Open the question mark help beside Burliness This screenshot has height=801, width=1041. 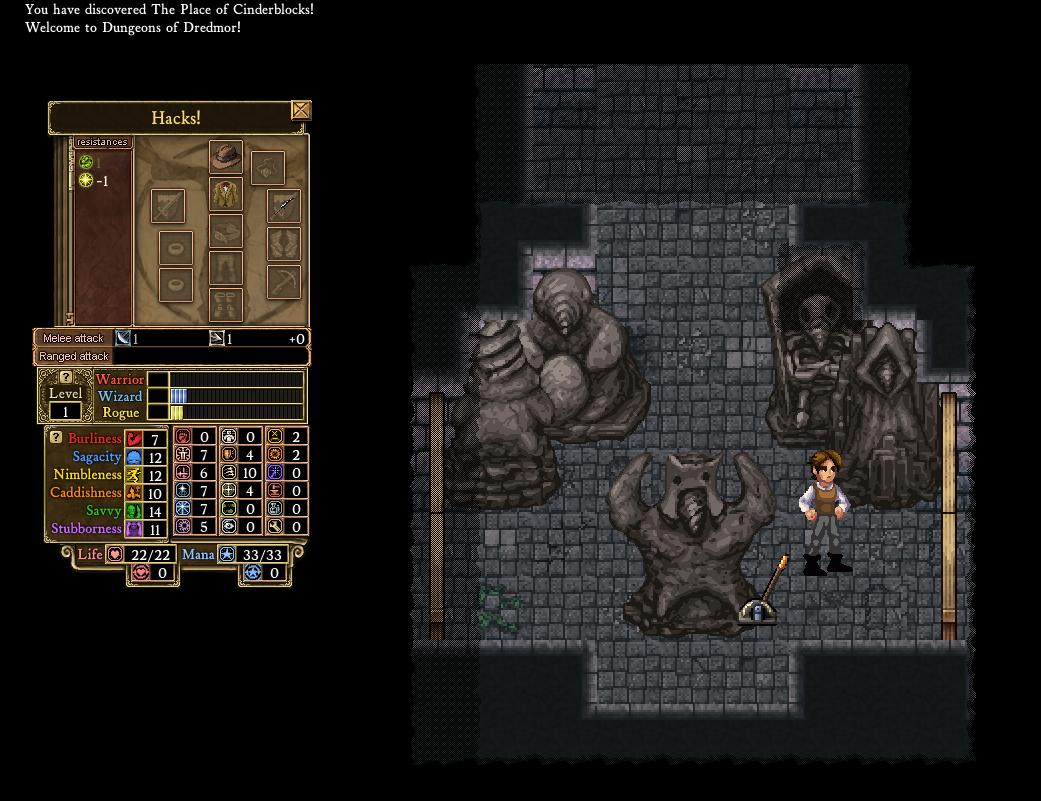(x=56, y=437)
